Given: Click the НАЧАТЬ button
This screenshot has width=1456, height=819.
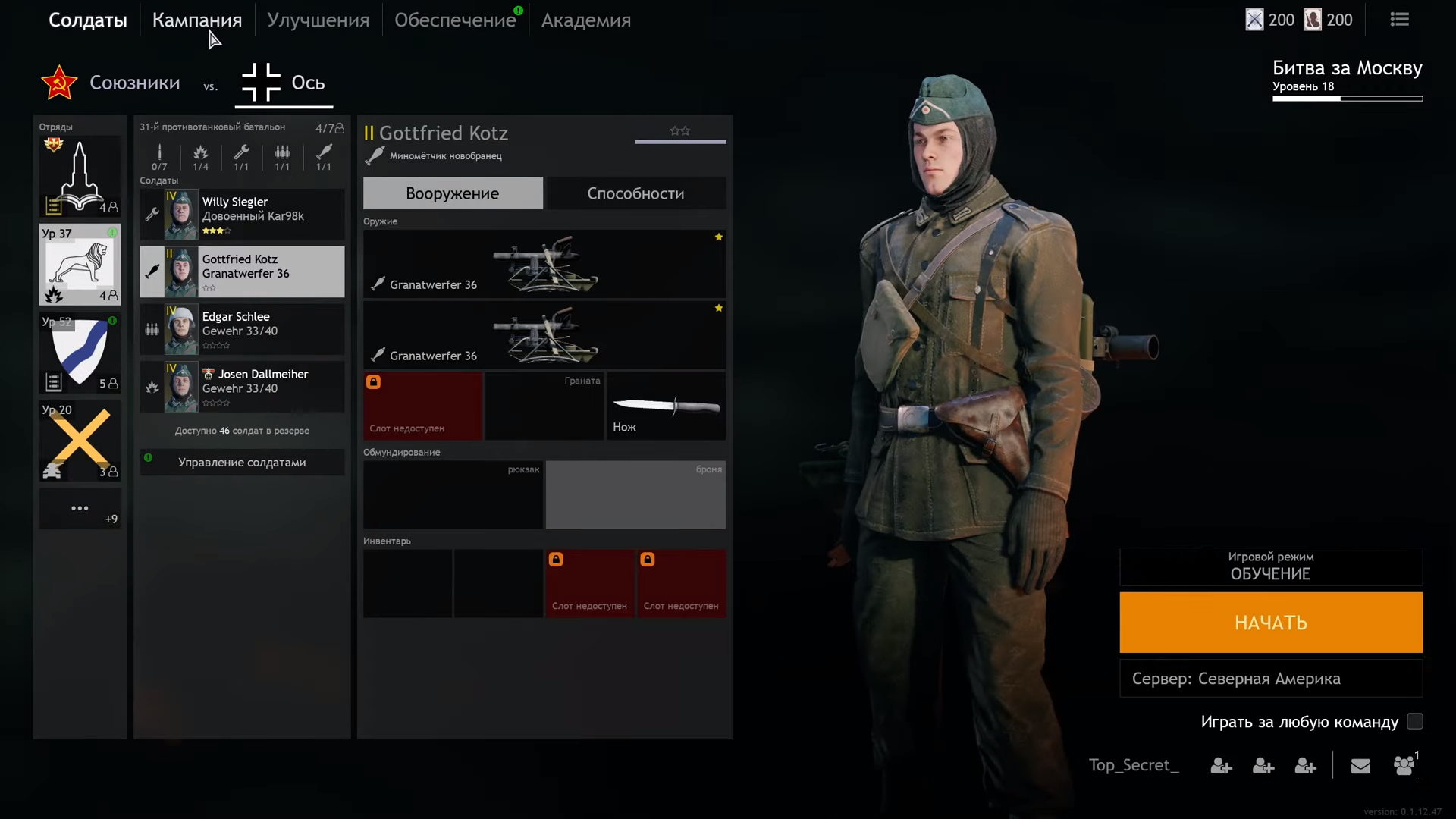Looking at the screenshot, I should 1271,623.
